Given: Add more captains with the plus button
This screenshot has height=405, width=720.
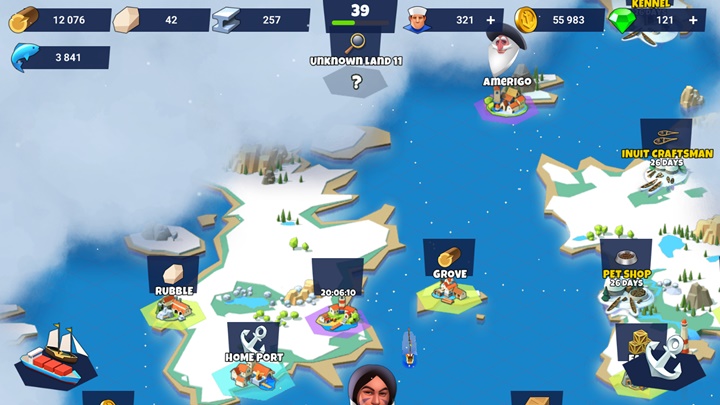Looking at the screenshot, I should pyautogui.click(x=490, y=20).
